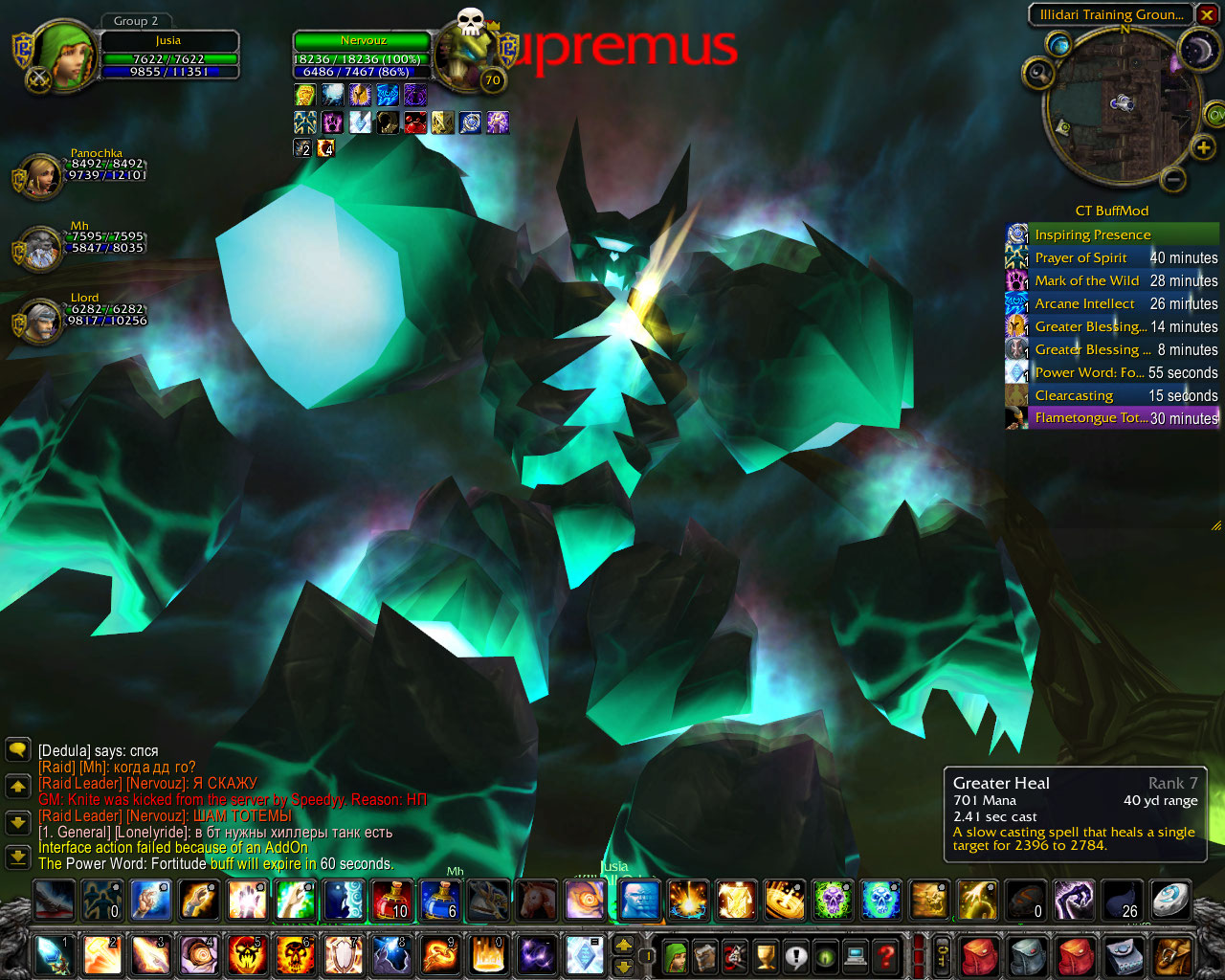Open the character info micro button
The image size is (1225, 980).
coord(676,955)
